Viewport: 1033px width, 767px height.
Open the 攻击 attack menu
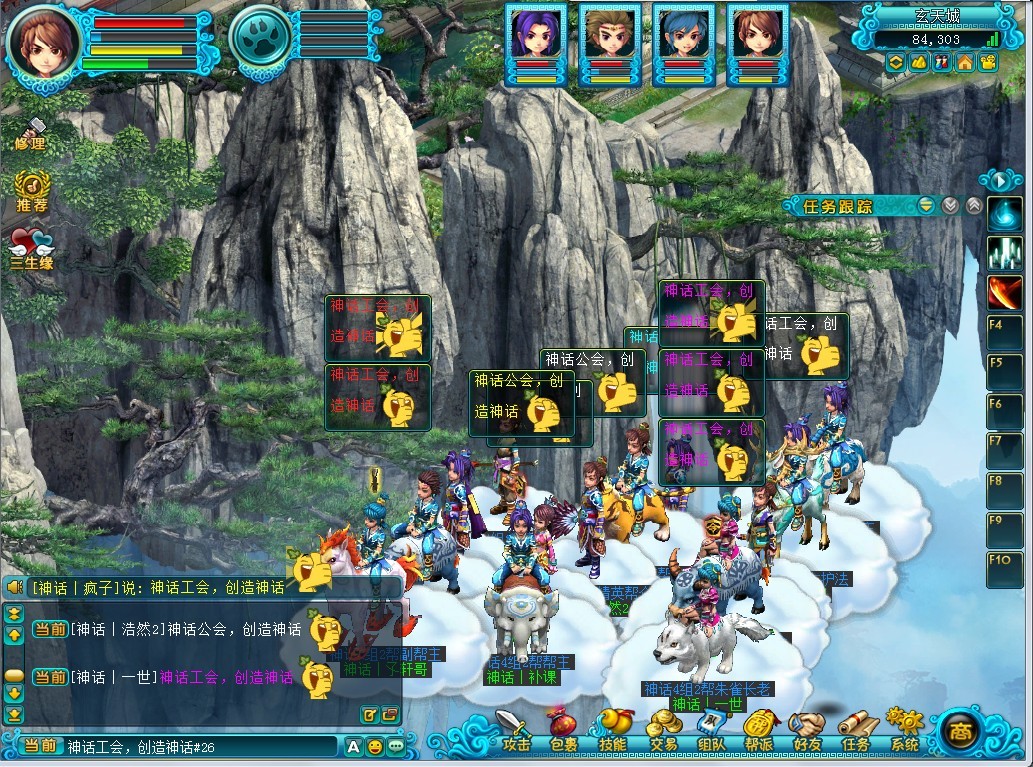514,730
